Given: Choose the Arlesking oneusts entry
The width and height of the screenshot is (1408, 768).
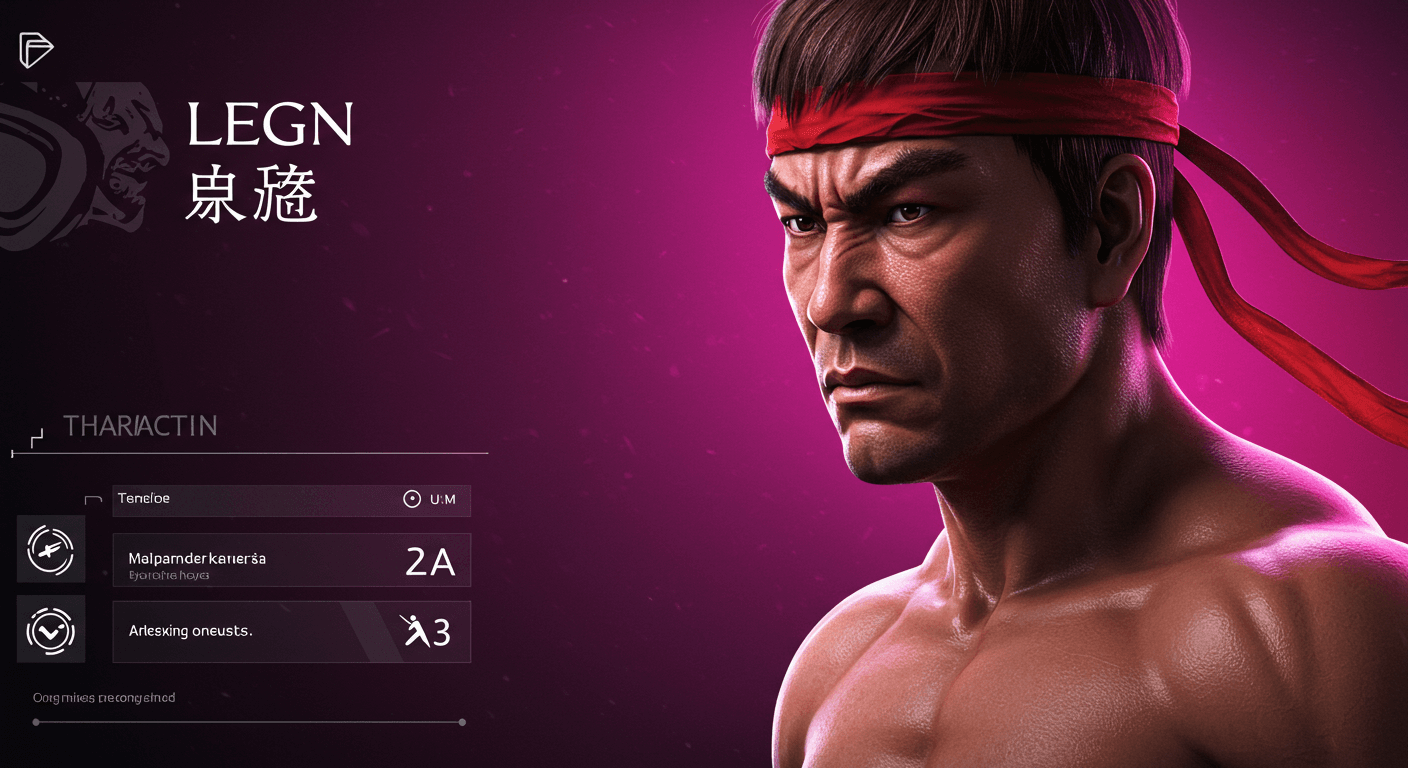Looking at the screenshot, I should click(291, 632).
